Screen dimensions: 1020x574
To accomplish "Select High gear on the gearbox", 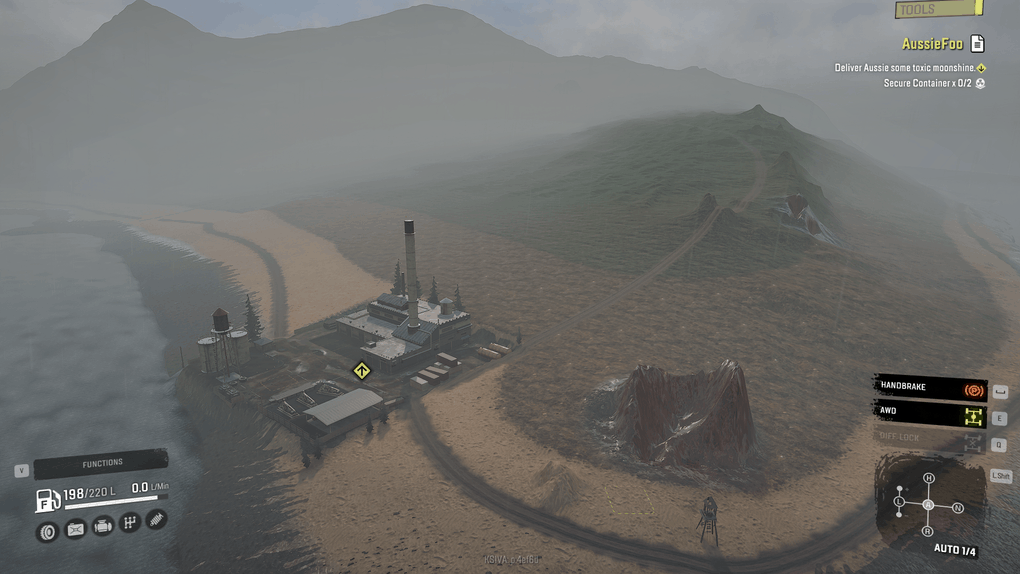I will click(928, 478).
